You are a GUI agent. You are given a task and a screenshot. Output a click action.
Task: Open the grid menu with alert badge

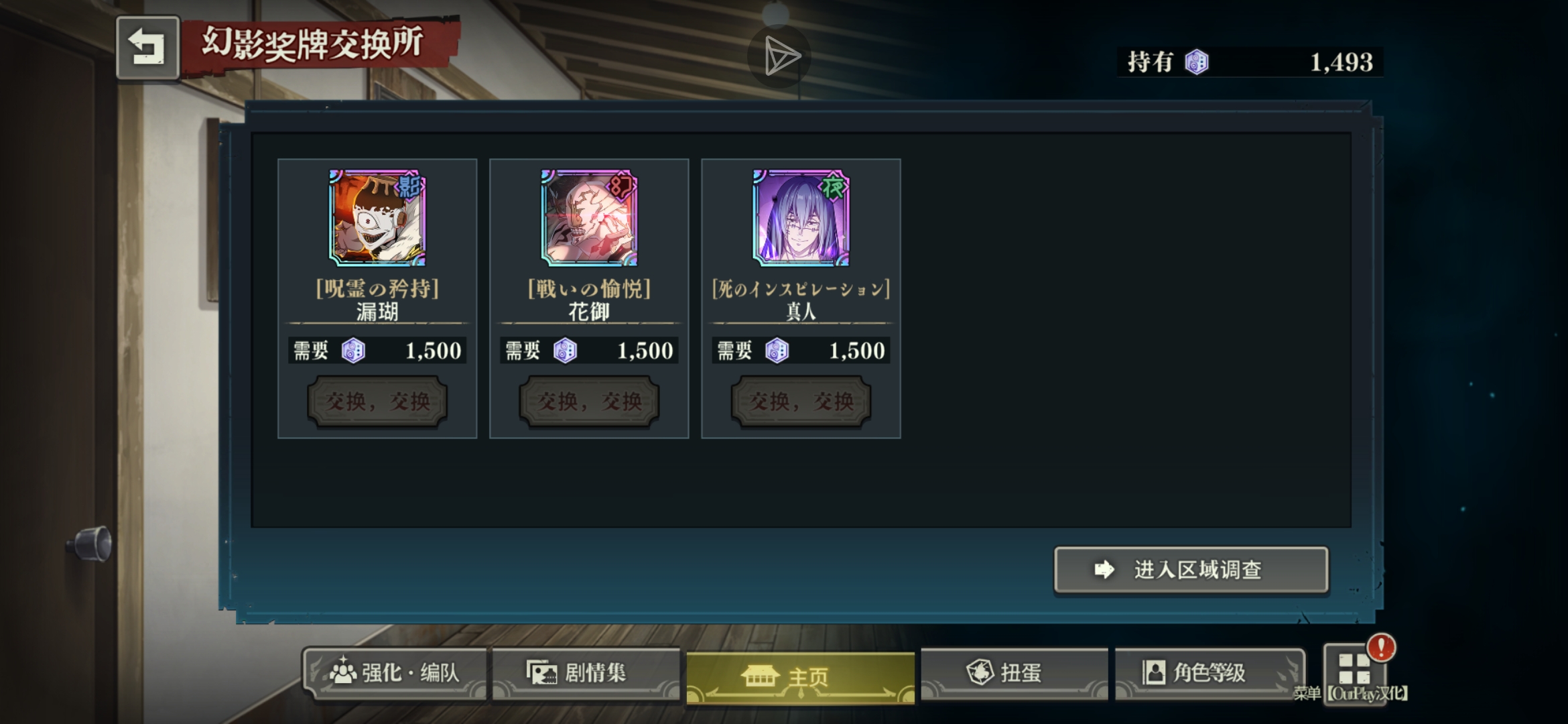click(x=1354, y=670)
